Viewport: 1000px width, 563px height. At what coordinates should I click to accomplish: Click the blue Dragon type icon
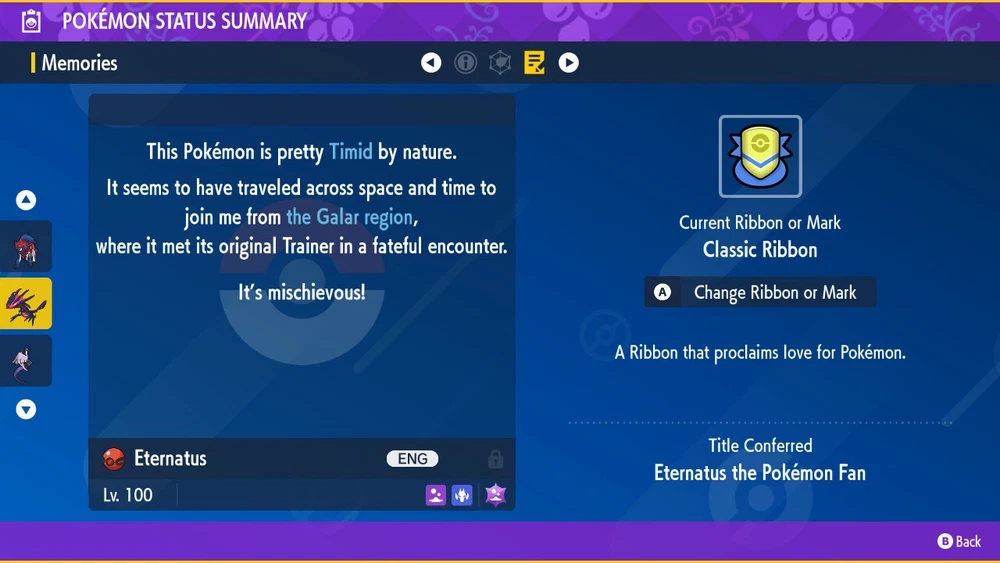click(x=462, y=494)
